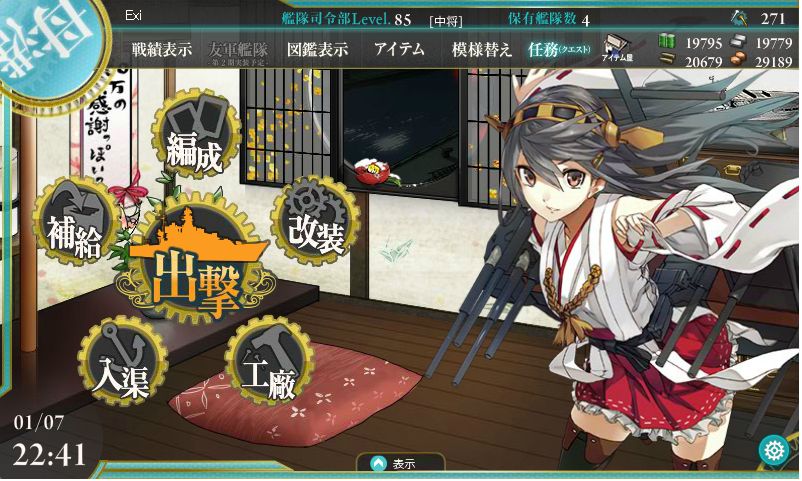Open the アイテム item menu
Screen dimensions: 802x481
click(x=399, y=50)
